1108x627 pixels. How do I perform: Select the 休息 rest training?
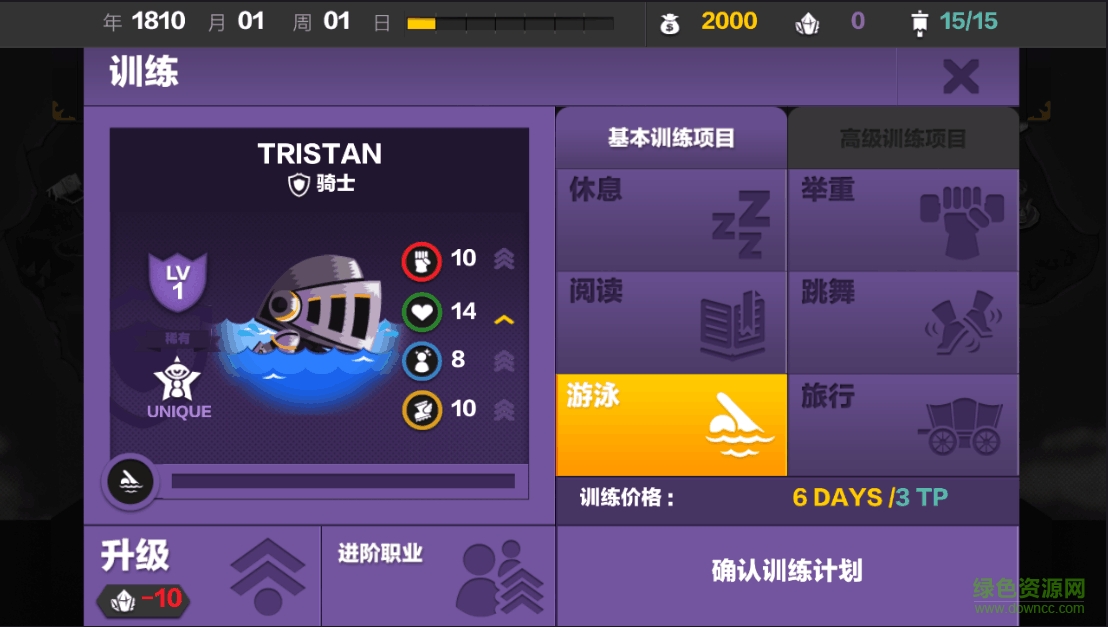671,220
